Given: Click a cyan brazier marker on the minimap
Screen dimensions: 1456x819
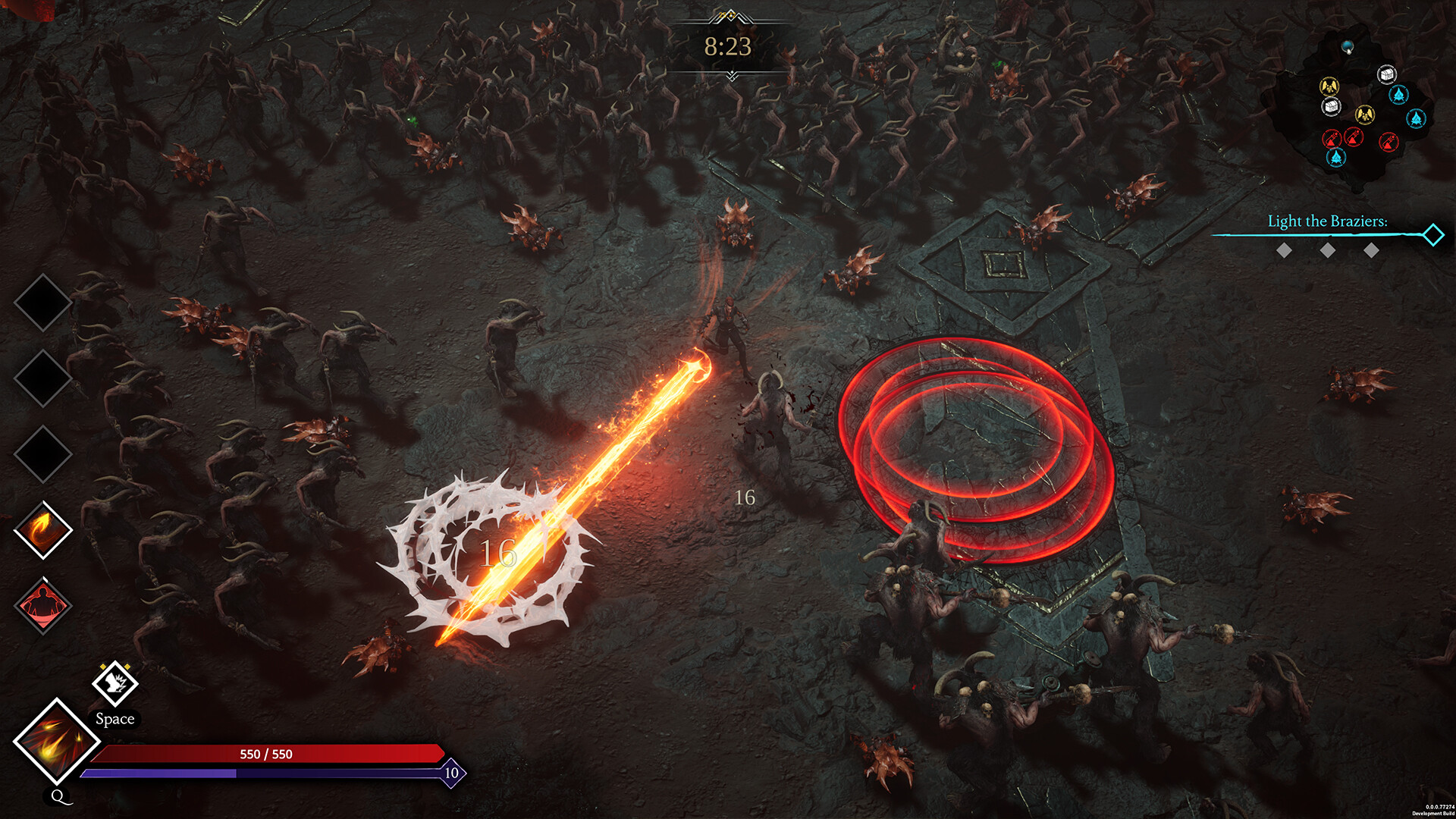Looking at the screenshot, I should click(1398, 95).
